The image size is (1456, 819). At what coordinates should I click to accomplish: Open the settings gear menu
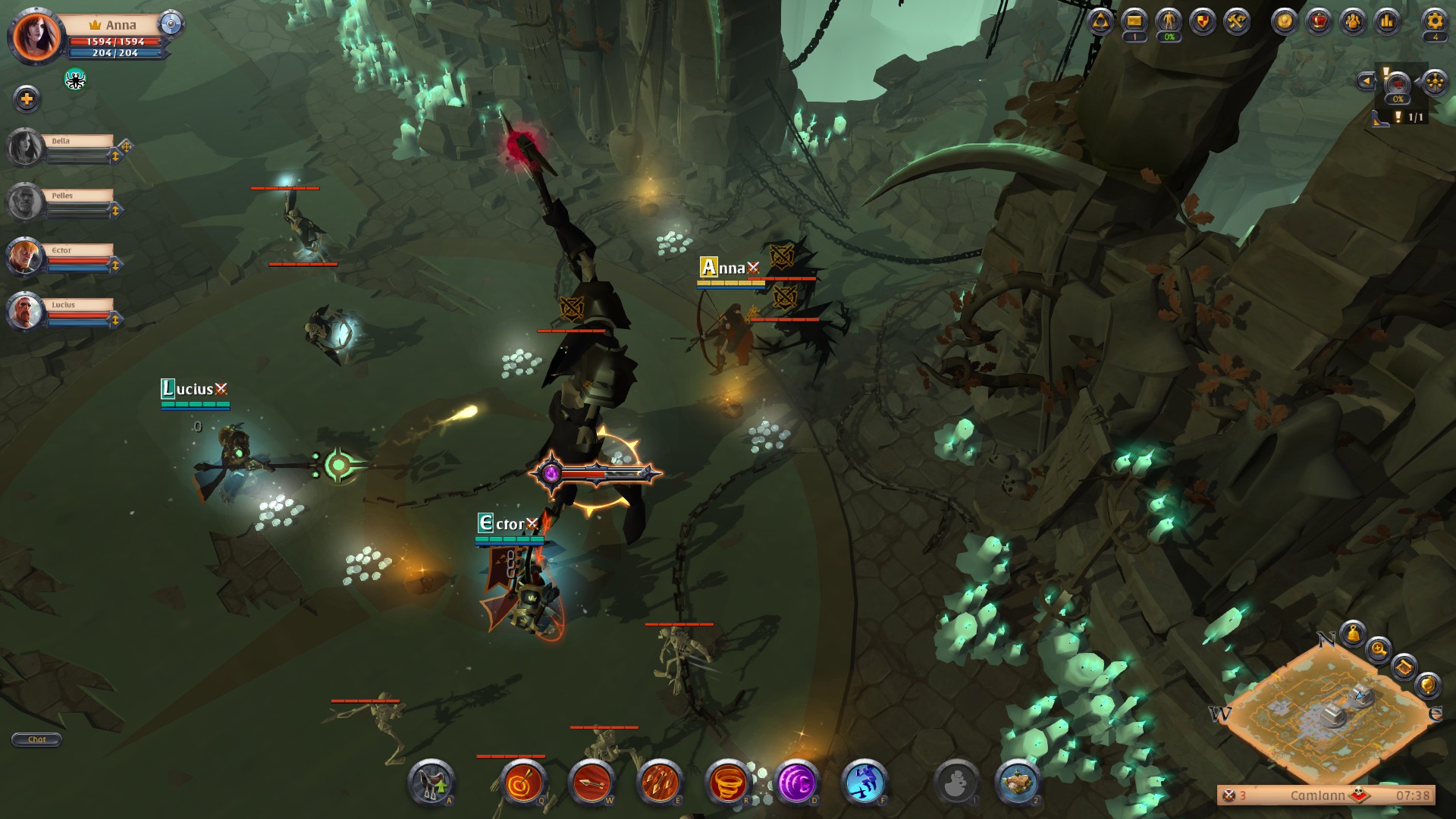pyautogui.click(x=1434, y=21)
